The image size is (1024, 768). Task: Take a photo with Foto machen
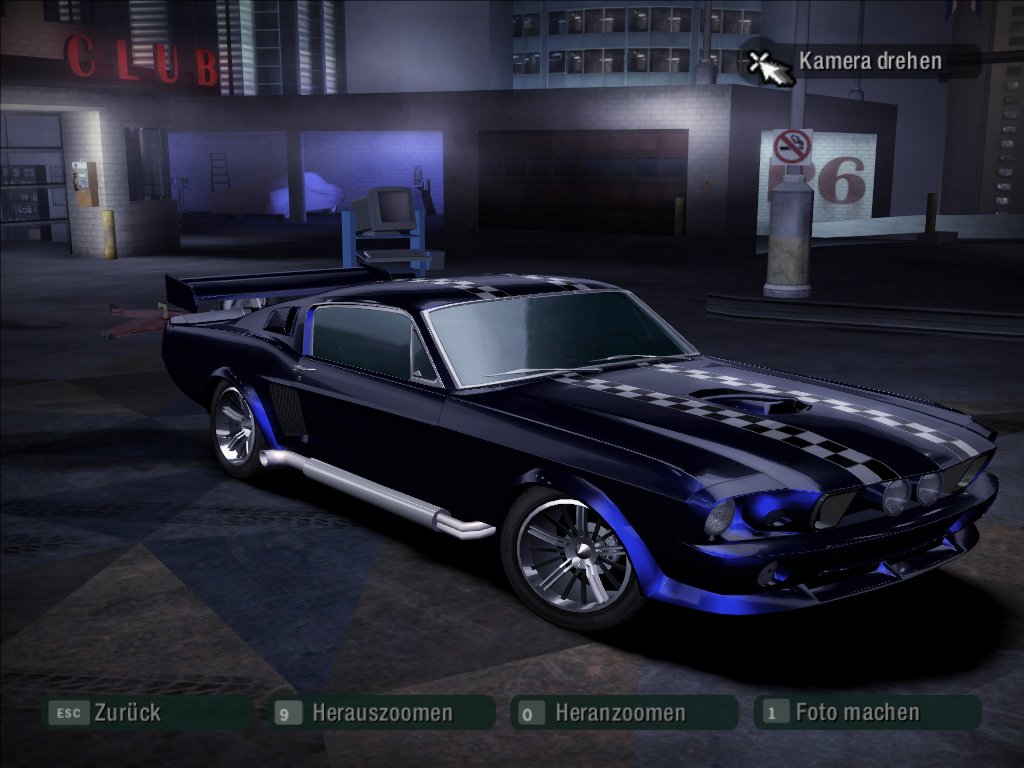point(856,713)
